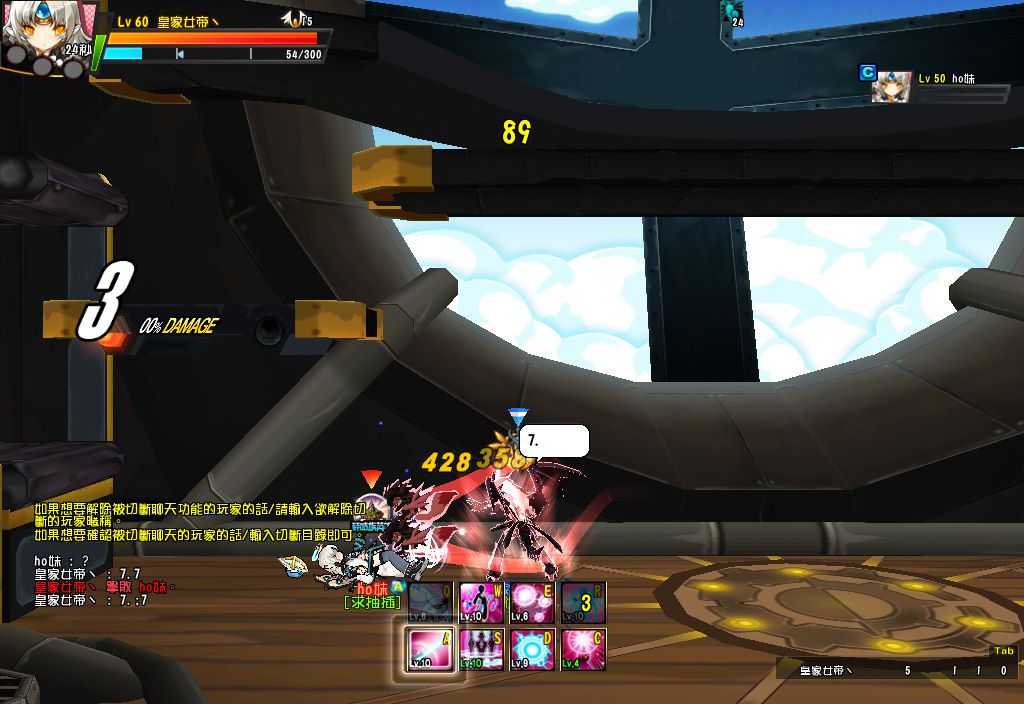
Task: Select the cooling-down skill in slot R
Action: [584, 603]
